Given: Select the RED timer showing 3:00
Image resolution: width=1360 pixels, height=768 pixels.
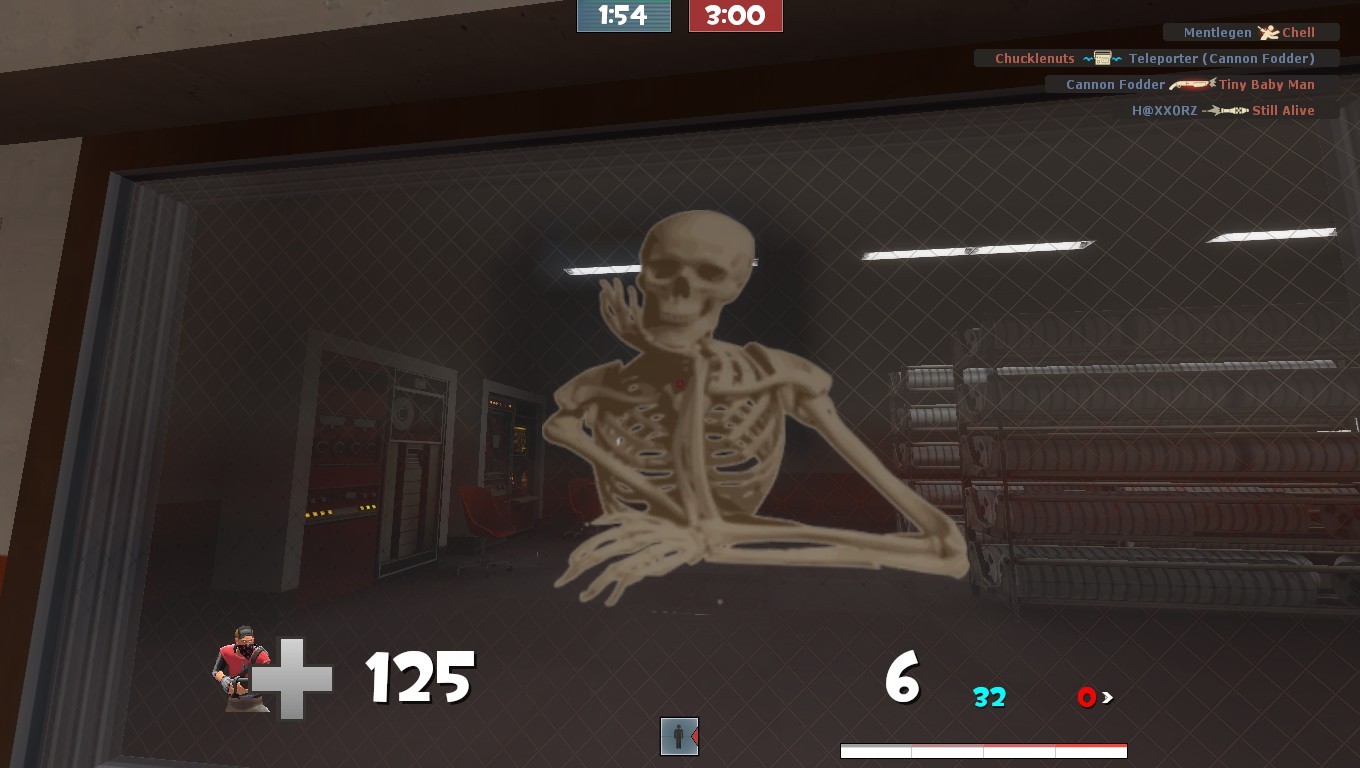Looking at the screenshot, I should (x=736, y=15).
